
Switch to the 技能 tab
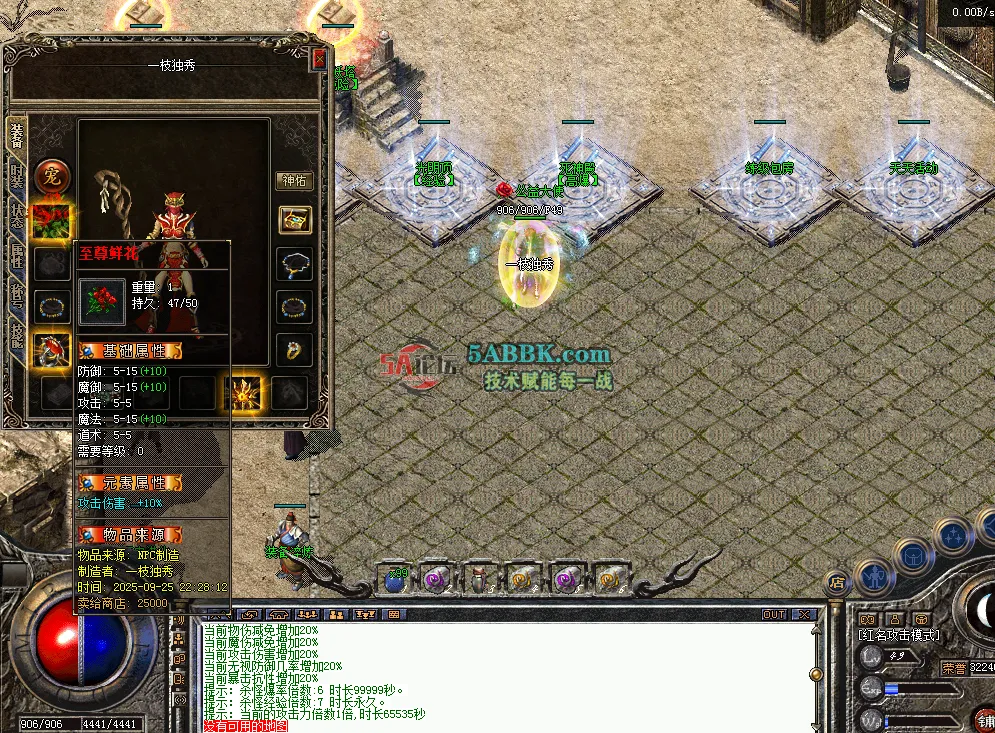point(17,335)
